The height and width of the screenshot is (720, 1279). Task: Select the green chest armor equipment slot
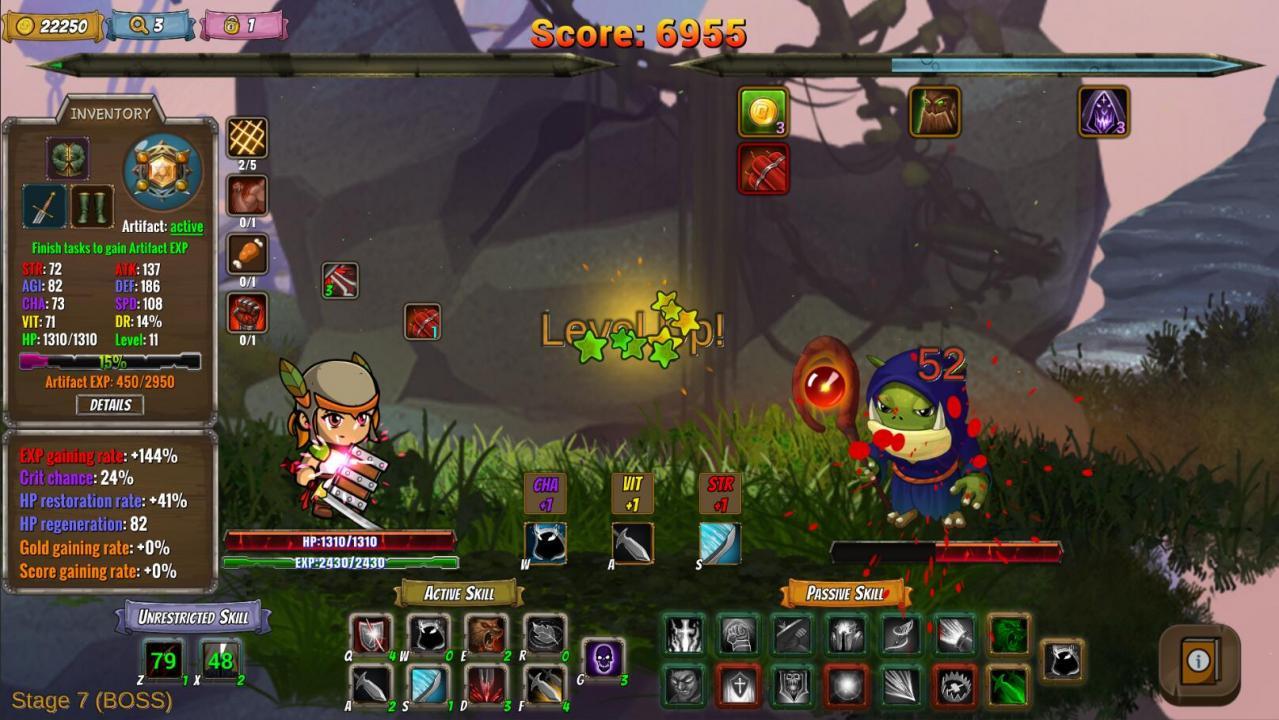point(68,158)
